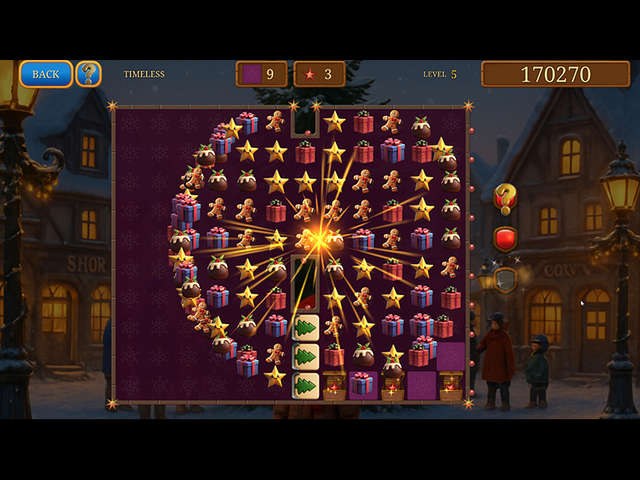Use the red shield power-up
The width and height of the screenshot is (640, 480).
(505, 239)
